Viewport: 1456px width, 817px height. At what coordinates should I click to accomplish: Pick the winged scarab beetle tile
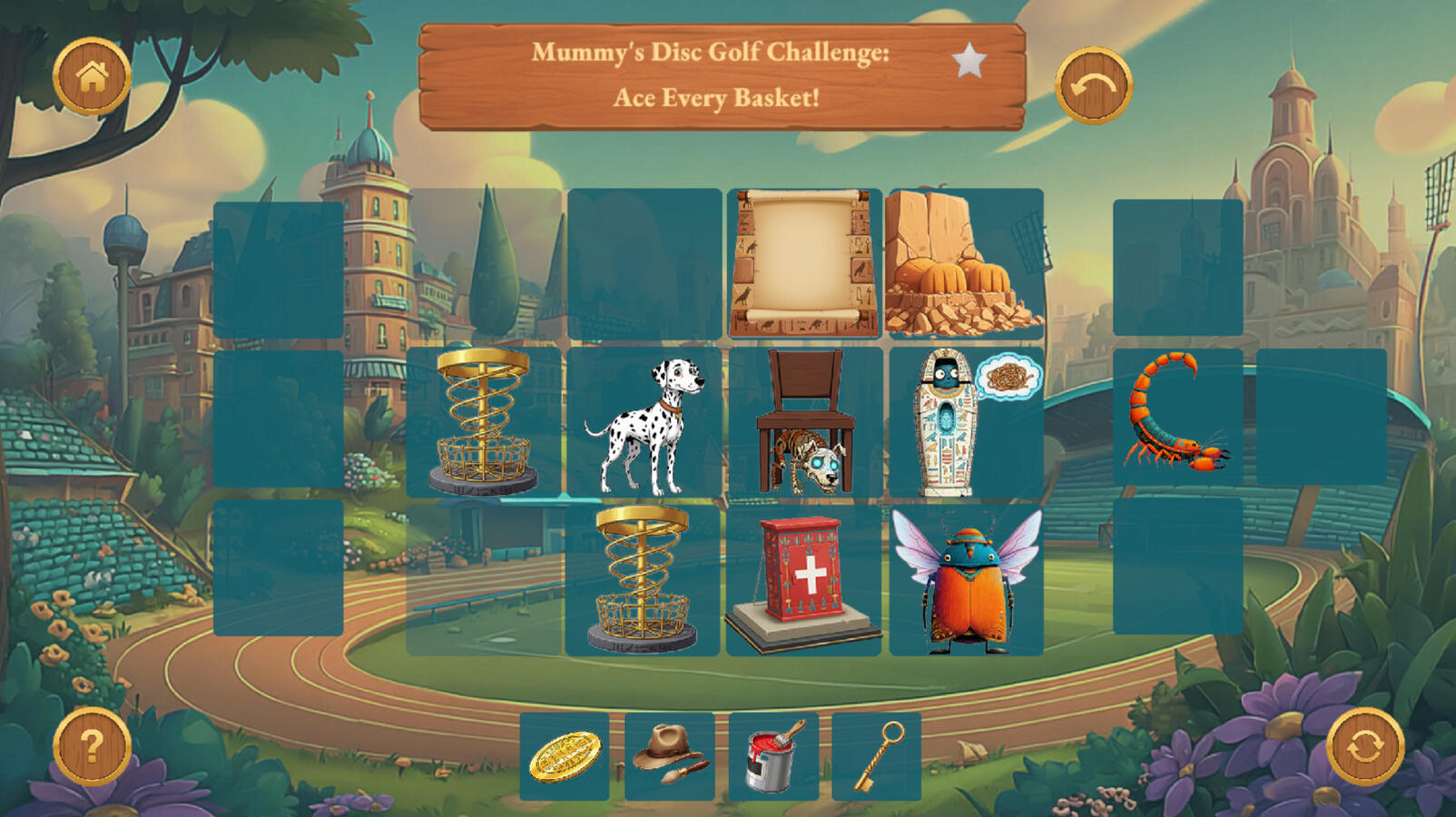[x=966, y=581]
